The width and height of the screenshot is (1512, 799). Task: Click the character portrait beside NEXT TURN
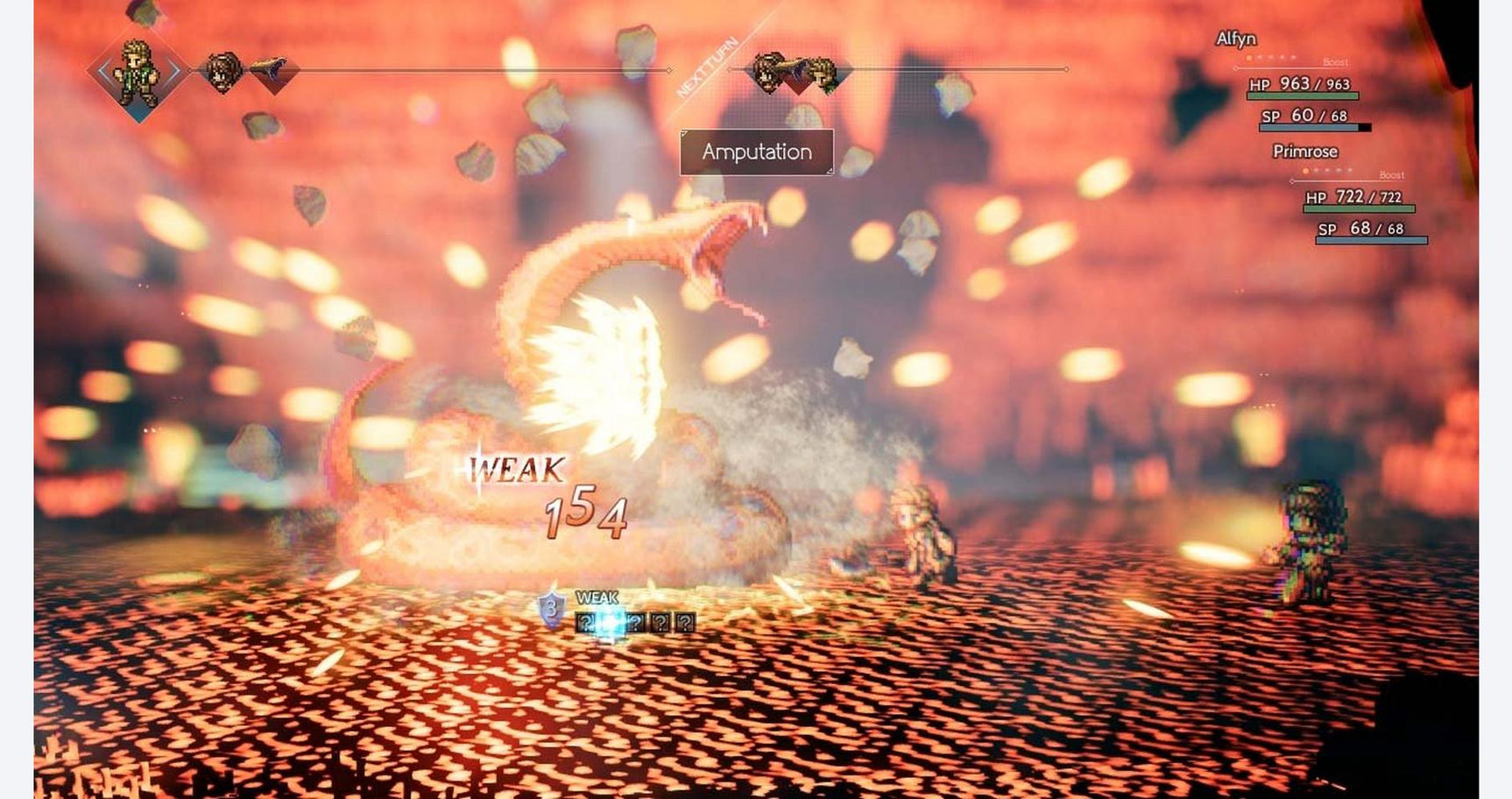coord(823,72)
